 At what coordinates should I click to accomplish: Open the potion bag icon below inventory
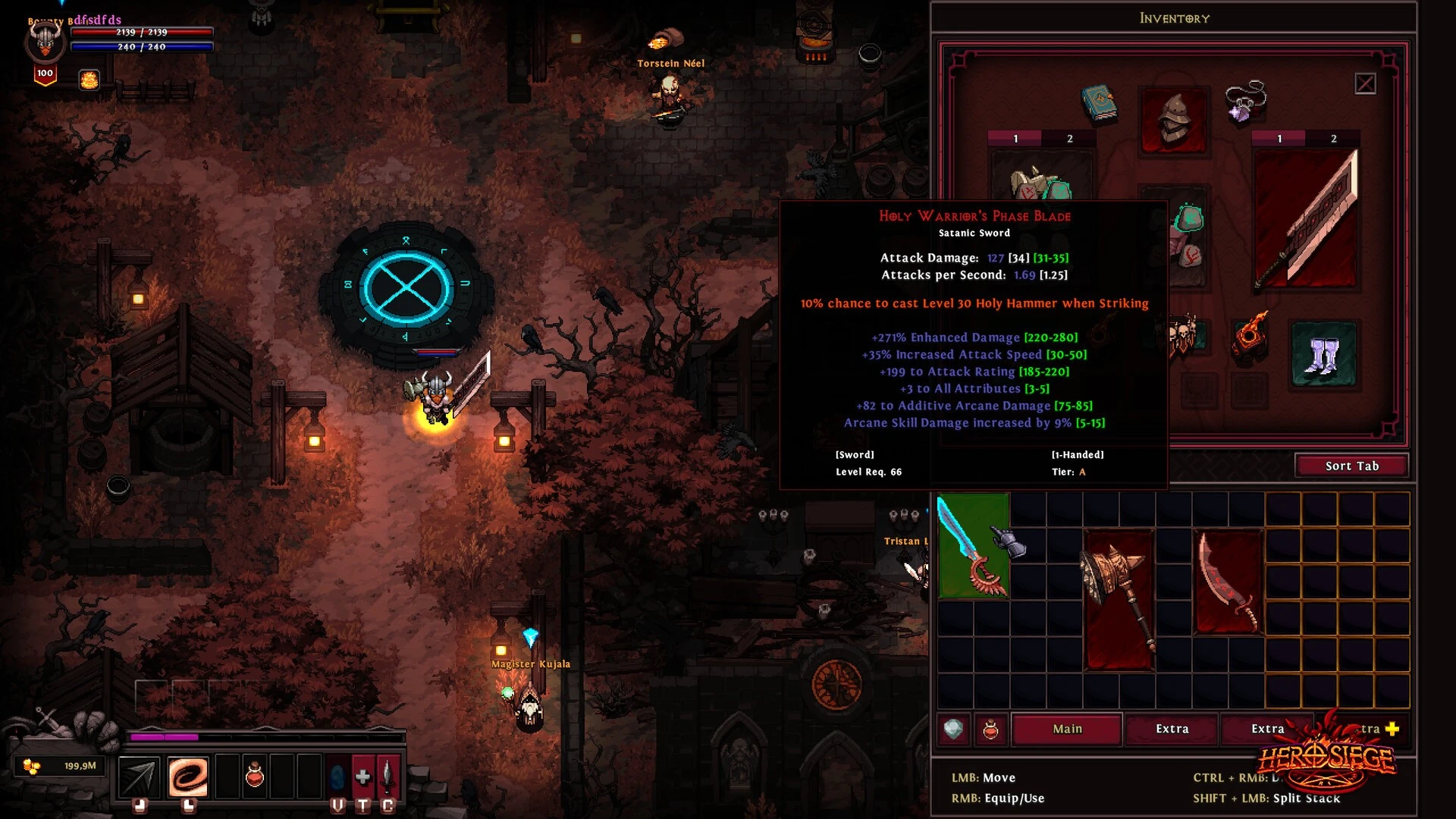pyautogui.click(x=990, y=730)
